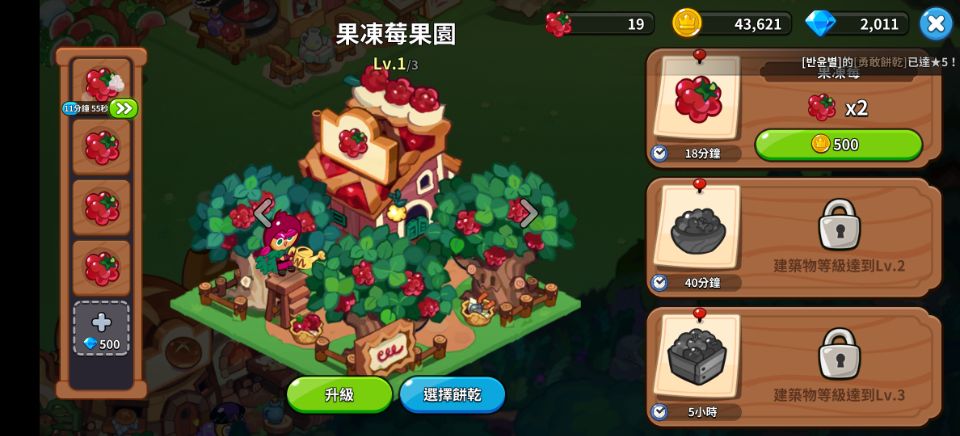960x436 pixels.
Task: Tap the green 升級 upgrade button
Action: [339, 394]
